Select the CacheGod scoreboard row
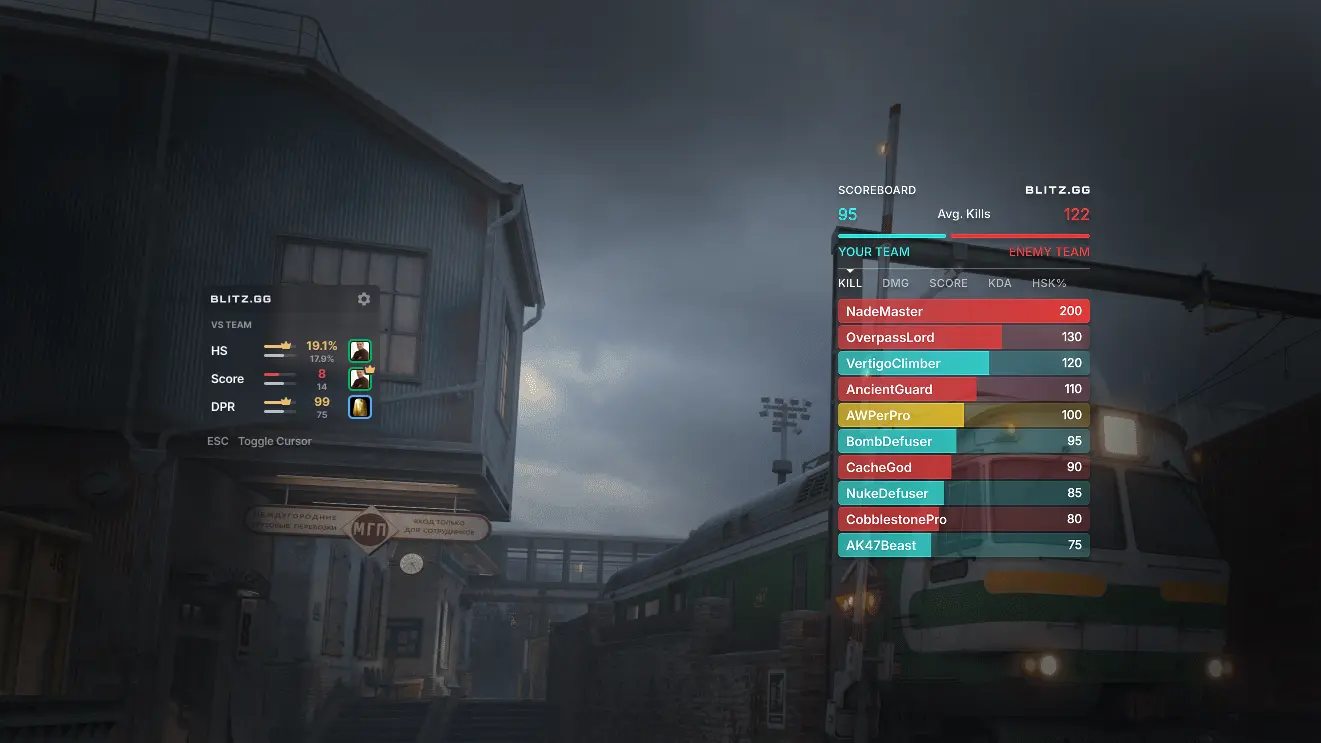 963,467
